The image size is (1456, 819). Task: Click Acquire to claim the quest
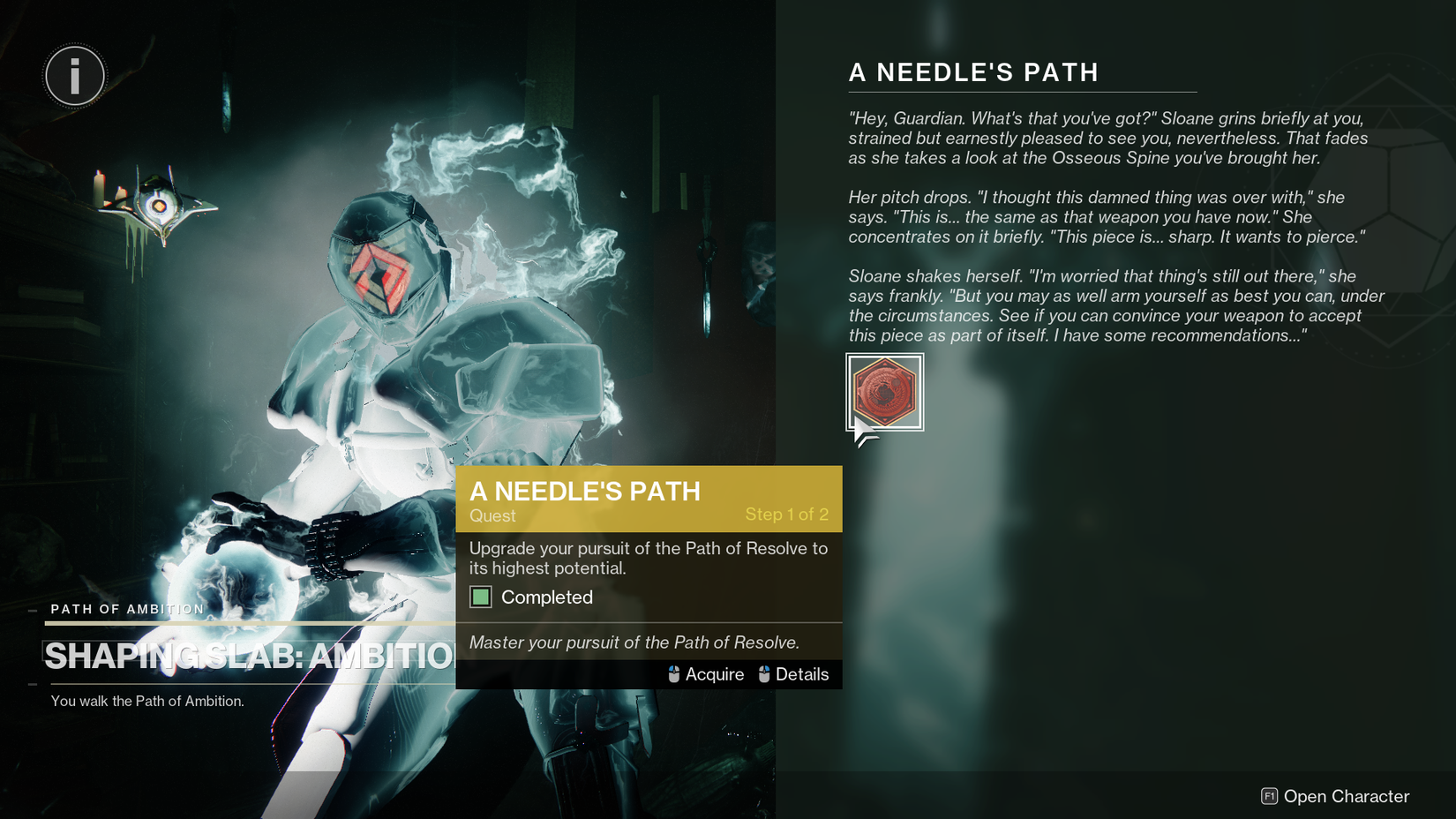click(715, 674)
